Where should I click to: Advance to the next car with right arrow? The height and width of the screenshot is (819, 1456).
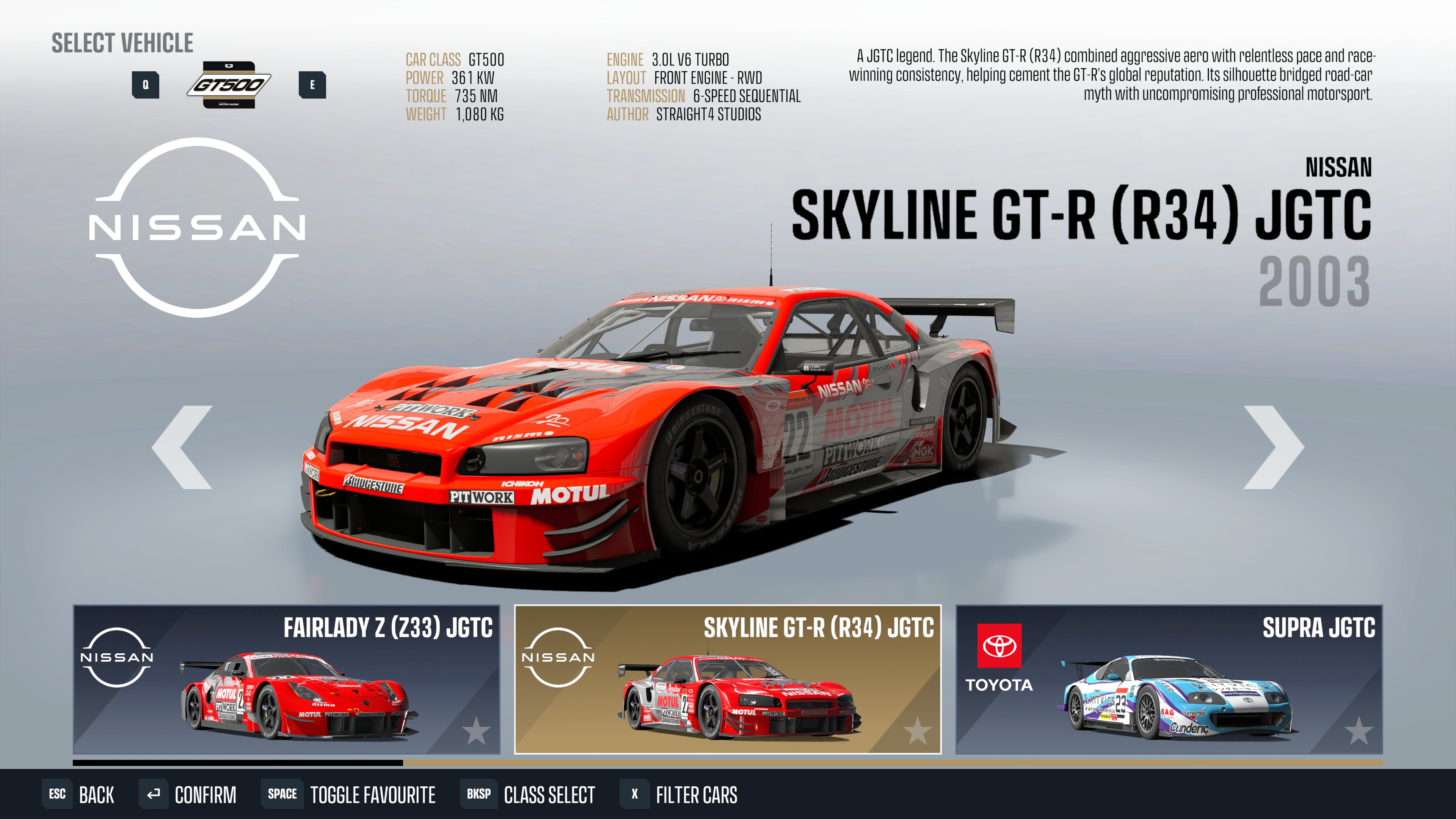pos(1274,447)
